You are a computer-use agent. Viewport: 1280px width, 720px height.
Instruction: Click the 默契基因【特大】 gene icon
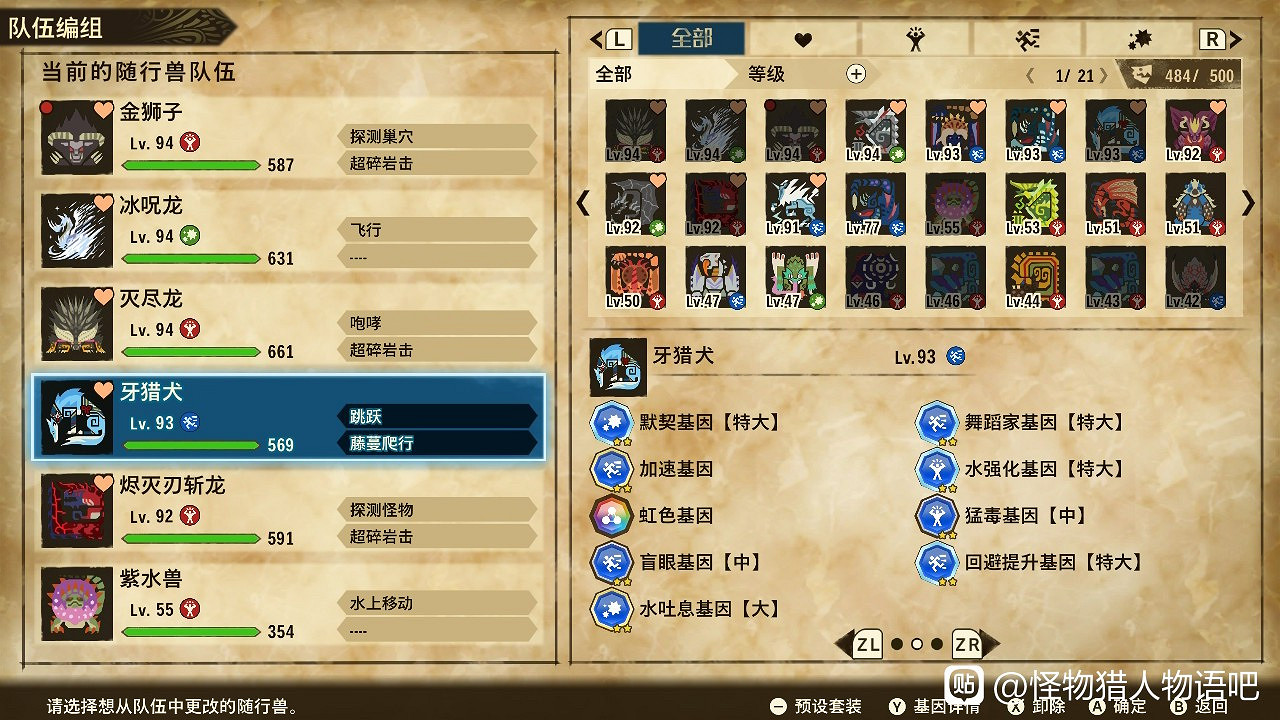(x=612, y=422)
